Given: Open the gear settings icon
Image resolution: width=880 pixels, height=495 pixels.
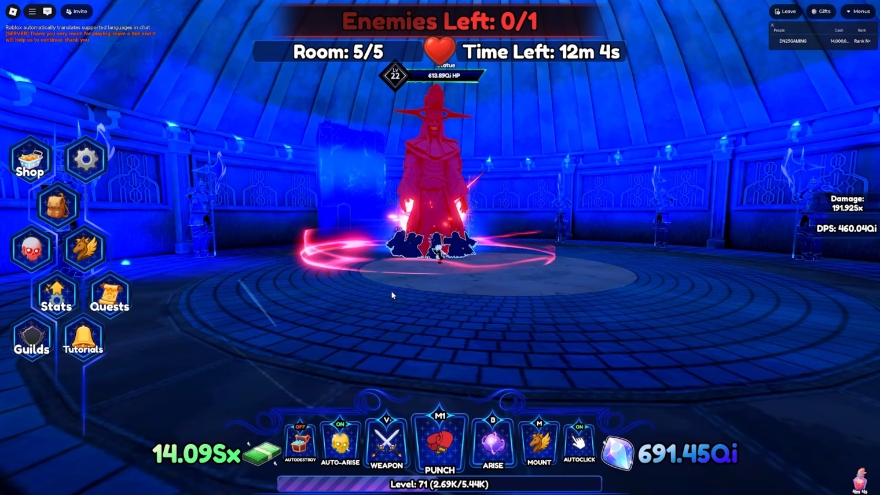Looking at the screenshot, I should (x=86, y=158).
